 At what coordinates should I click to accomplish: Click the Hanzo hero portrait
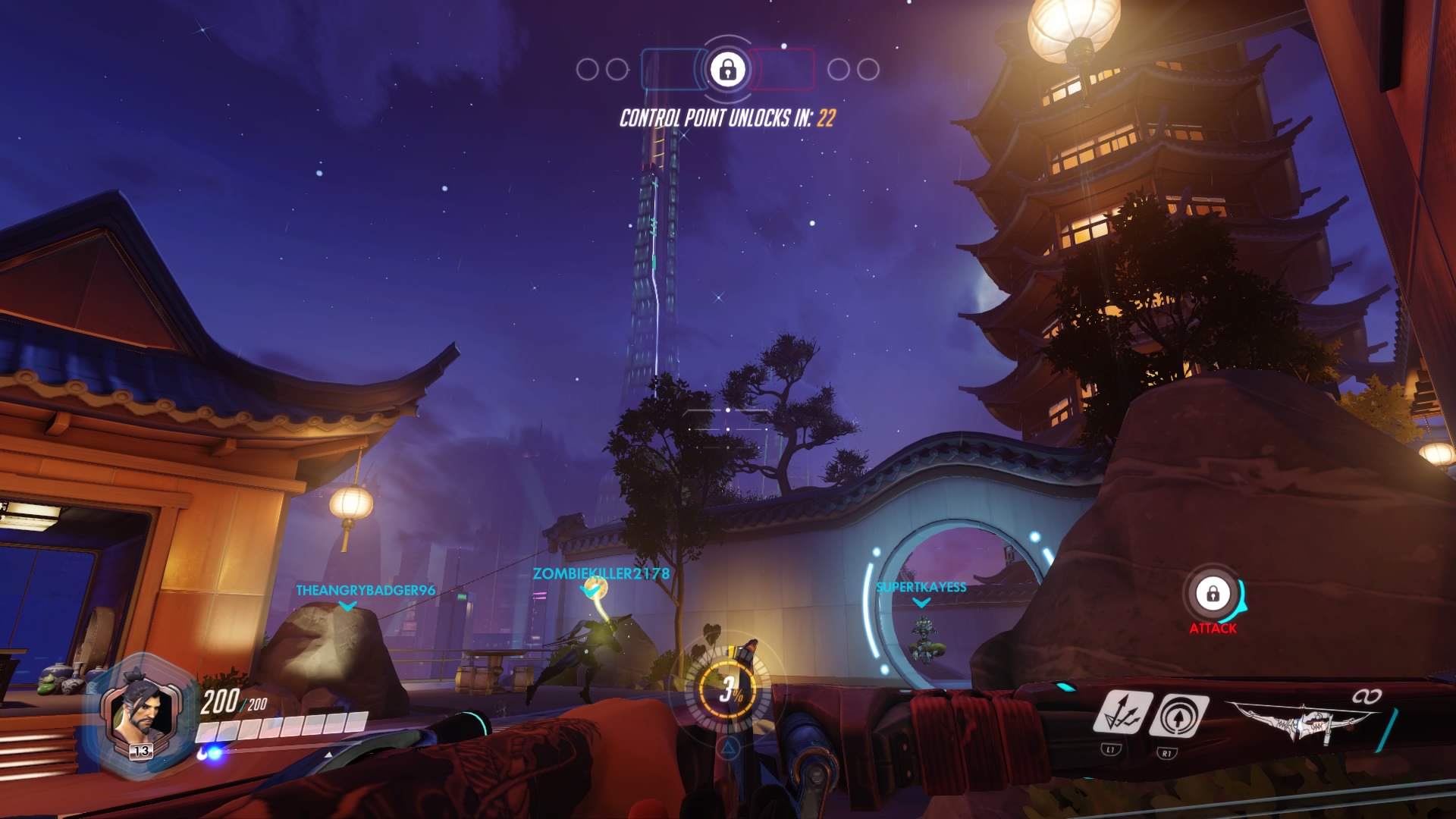[x=140, y=714]
